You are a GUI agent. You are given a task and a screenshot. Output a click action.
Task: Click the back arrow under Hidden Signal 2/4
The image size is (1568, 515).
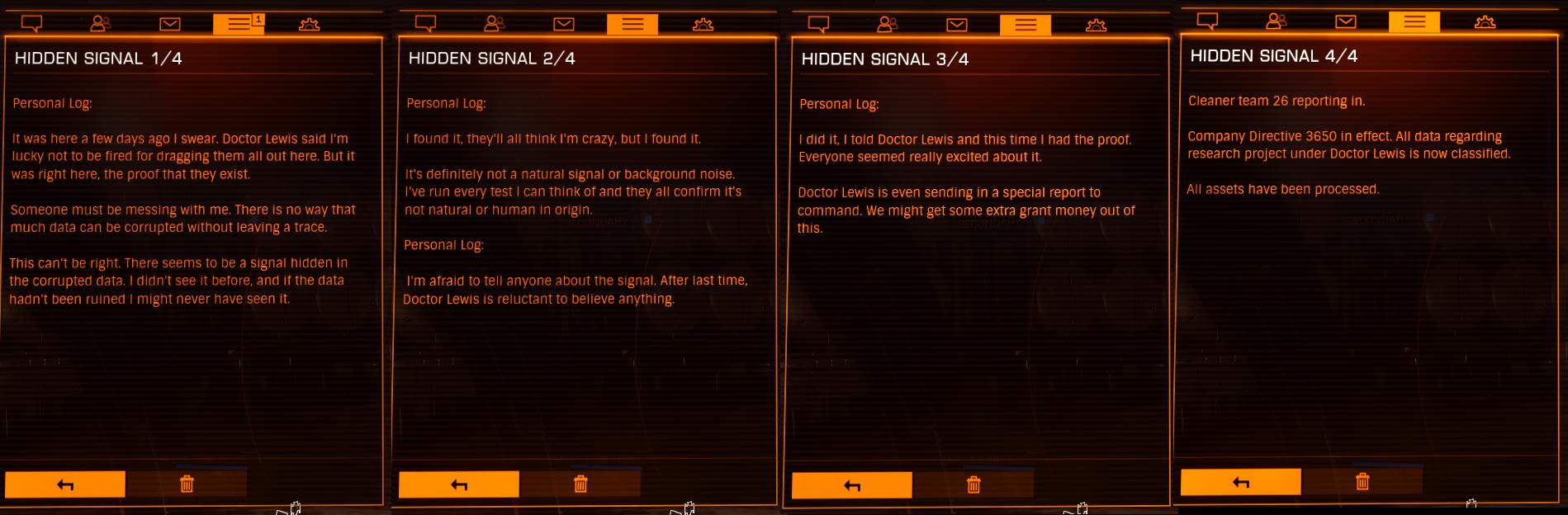tap(459, 484)
